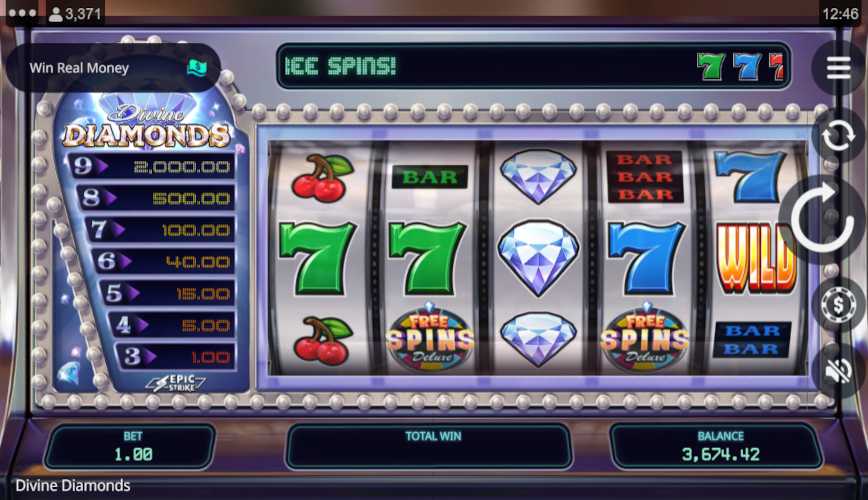
Task: Spin the reels with the circular arrow
Action: [827, 221]
